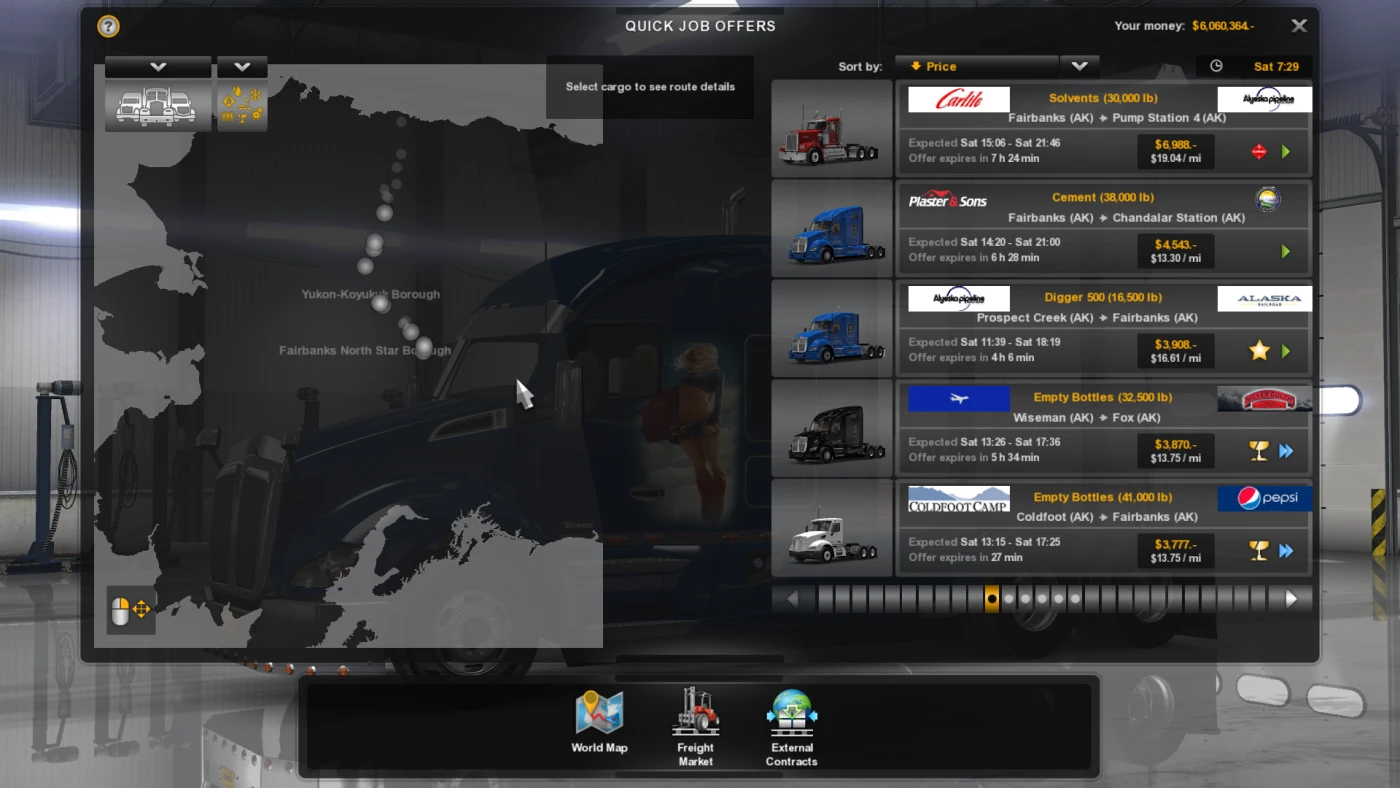Viewport: 1400px width, 788px height.
Task: Expand the cargo filter dropdown chevron
Action: [x=242, y=65]
